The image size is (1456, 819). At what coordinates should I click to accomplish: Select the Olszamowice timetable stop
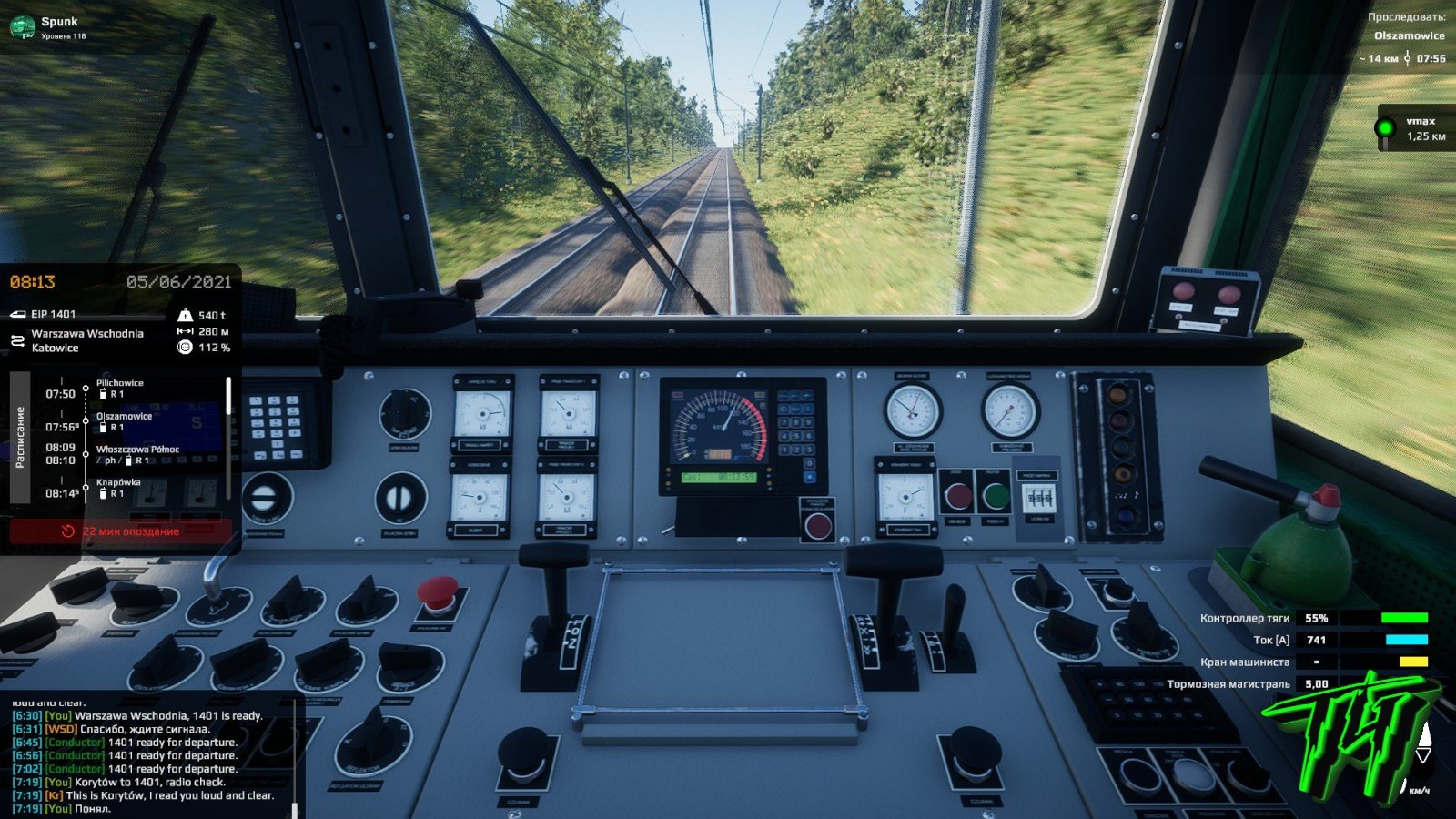(124, 421)
